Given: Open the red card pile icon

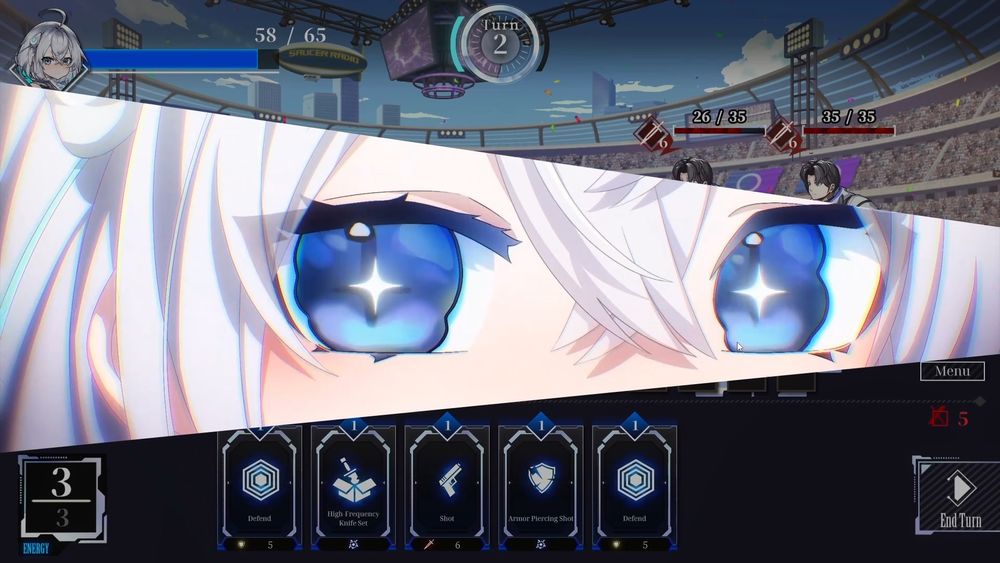Looking at the screenshot, I should coord(939,418).
